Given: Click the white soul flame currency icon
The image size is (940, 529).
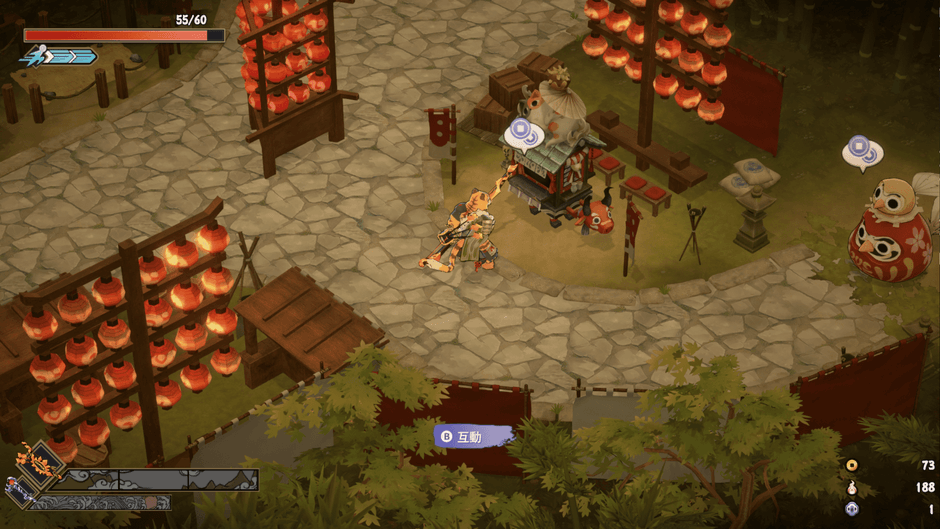Looking at the screenshot, I should (852, 487).
